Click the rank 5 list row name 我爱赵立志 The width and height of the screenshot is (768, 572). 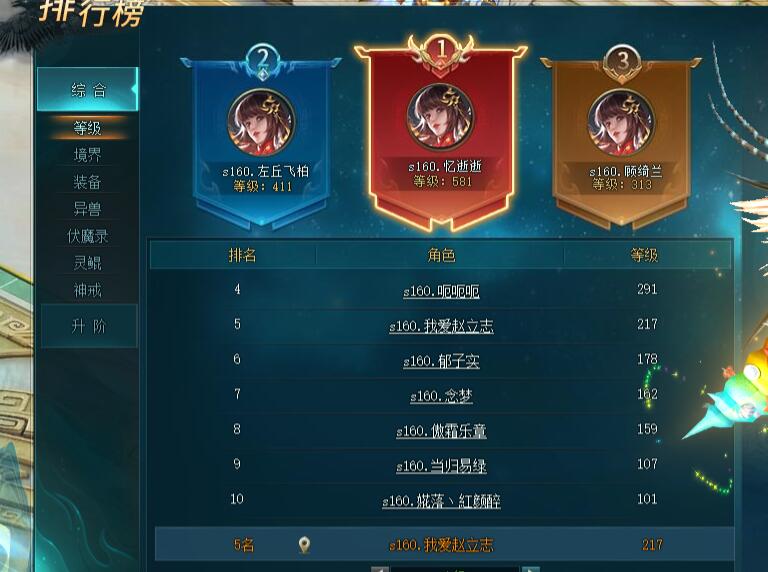[441, 327]
